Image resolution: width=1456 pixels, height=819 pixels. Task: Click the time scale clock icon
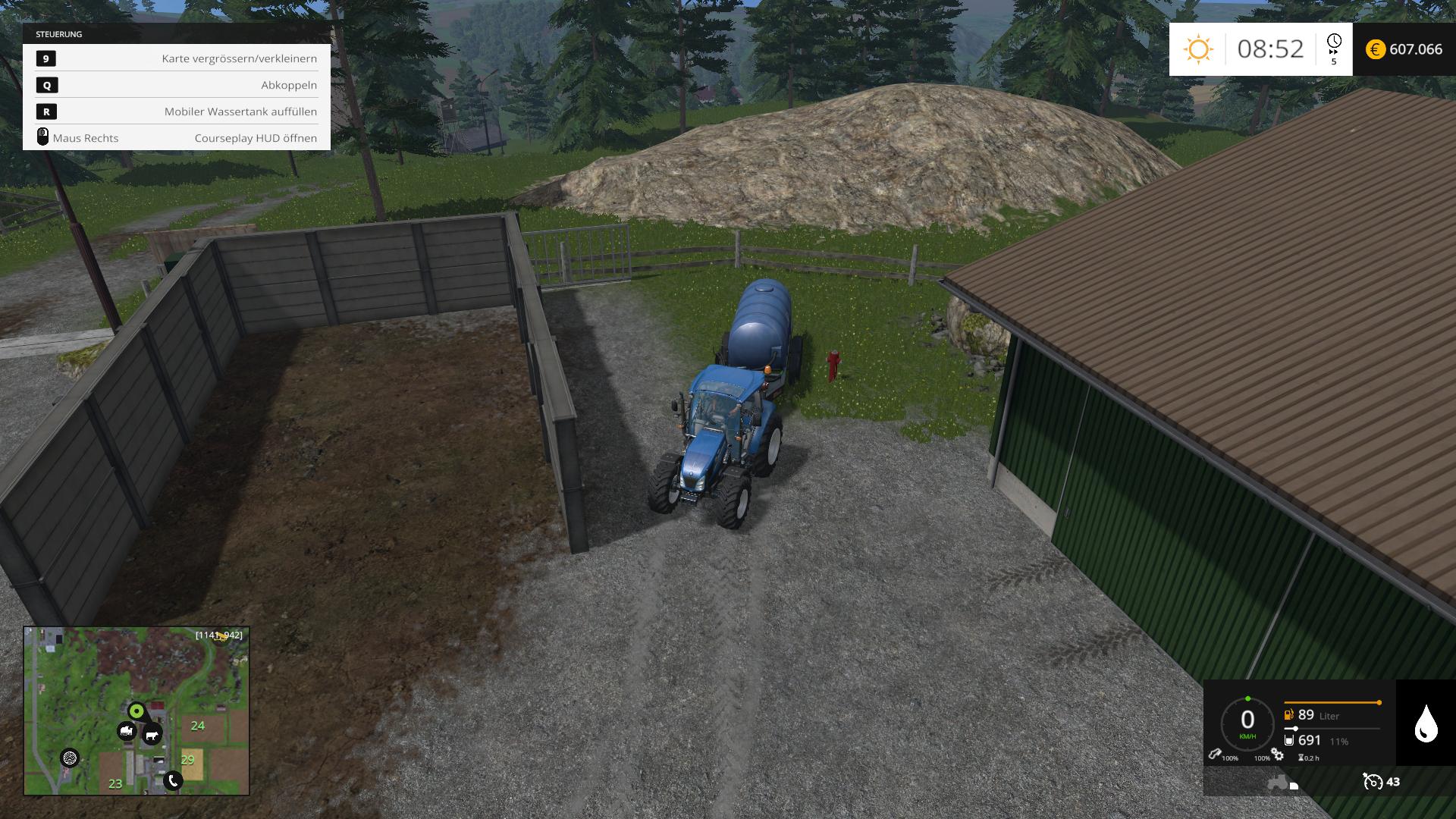click(1334, 42)
